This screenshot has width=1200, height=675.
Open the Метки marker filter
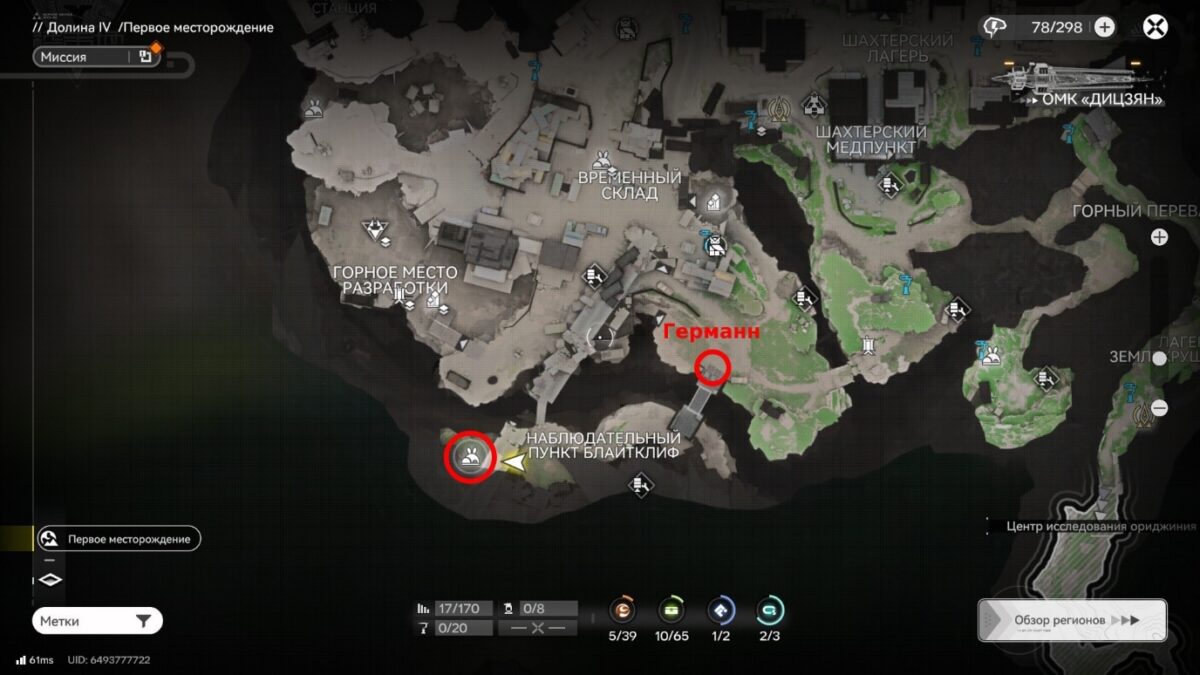97,621
